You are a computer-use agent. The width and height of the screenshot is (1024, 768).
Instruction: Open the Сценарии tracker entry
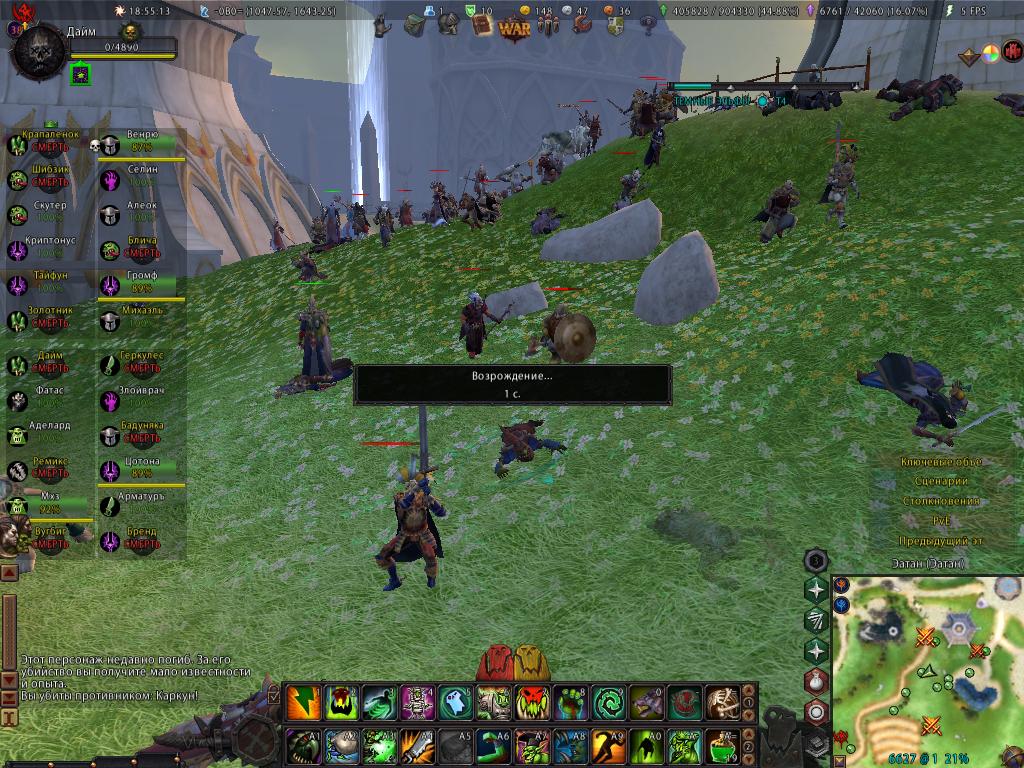pyautogui.click(x=940, y=481)
